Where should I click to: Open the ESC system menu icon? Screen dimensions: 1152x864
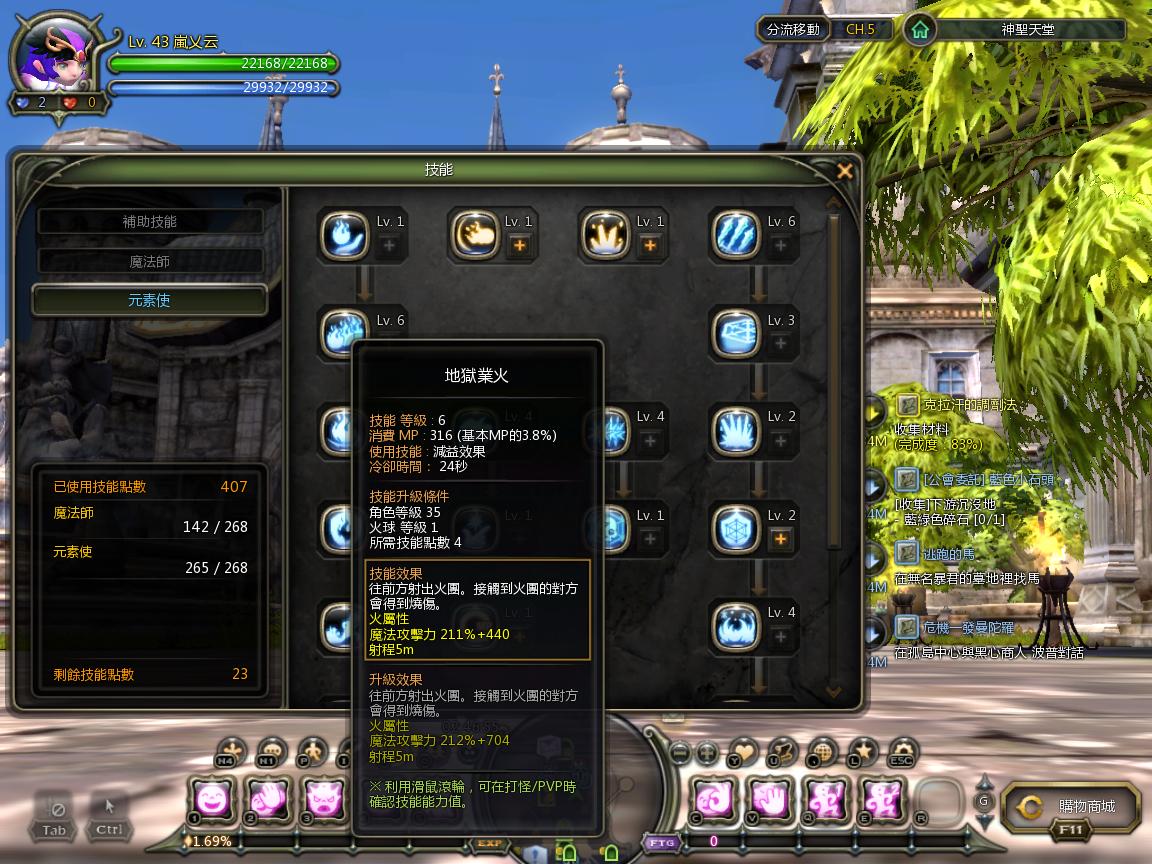tap(903, 750)
